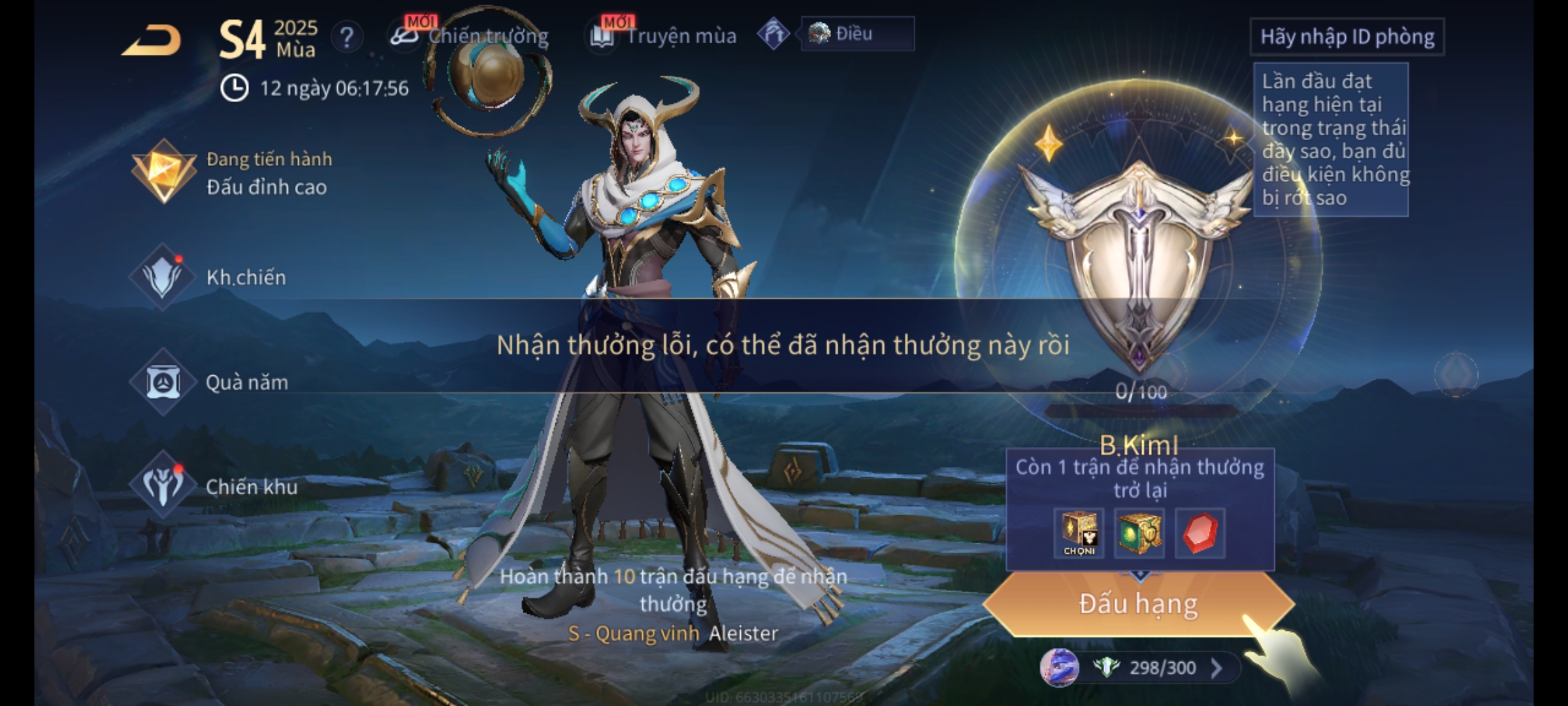Start ranked match with Đấu hạng
Viewport: 1568px width, 706px height.
(1138, 603)
